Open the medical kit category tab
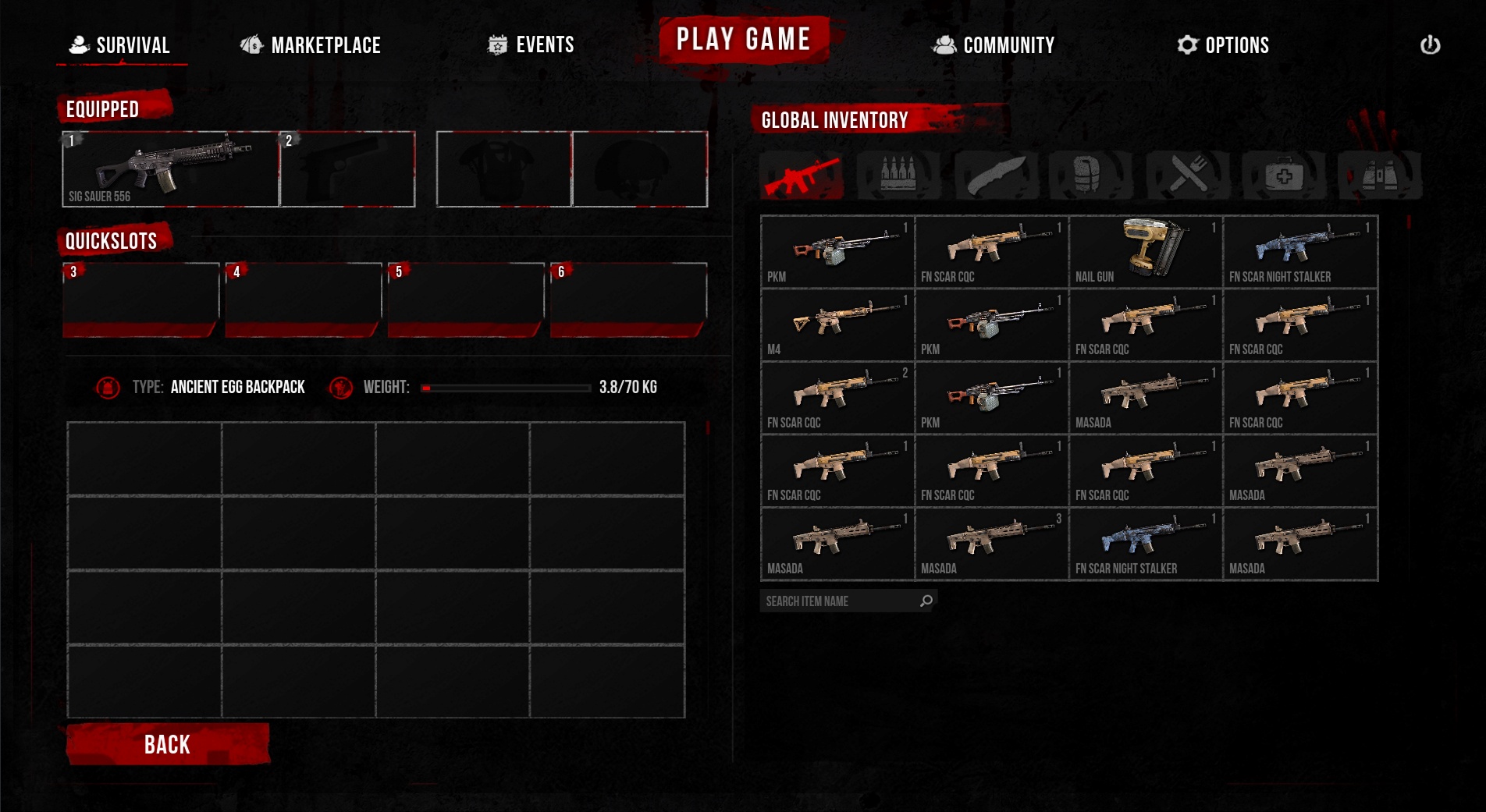Image resolution: width=1486 pixels, height=812 pixels. coord(1283,175)
